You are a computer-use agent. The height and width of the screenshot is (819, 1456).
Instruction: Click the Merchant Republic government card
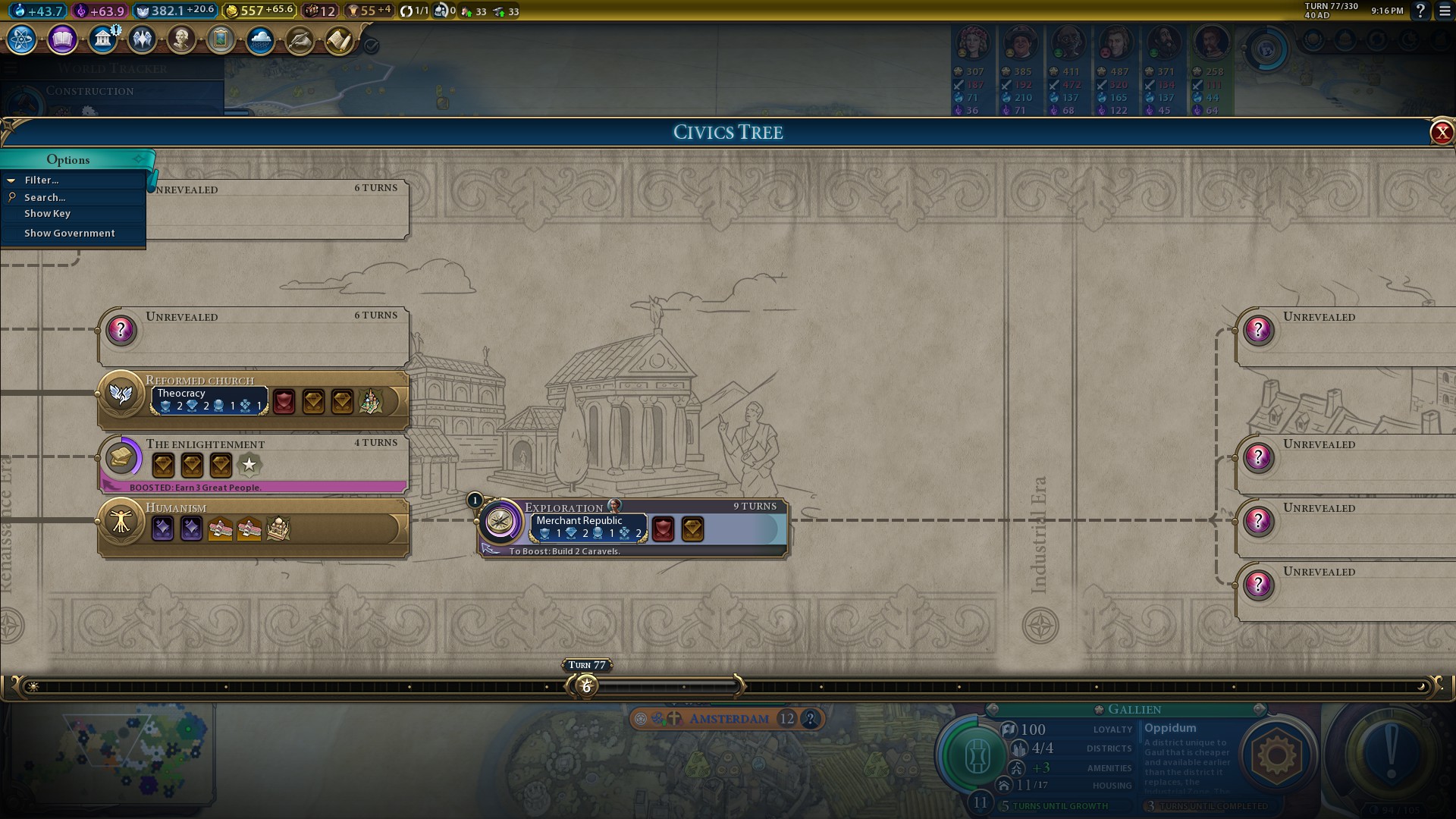pyautogui.click(x=589, y=528)
